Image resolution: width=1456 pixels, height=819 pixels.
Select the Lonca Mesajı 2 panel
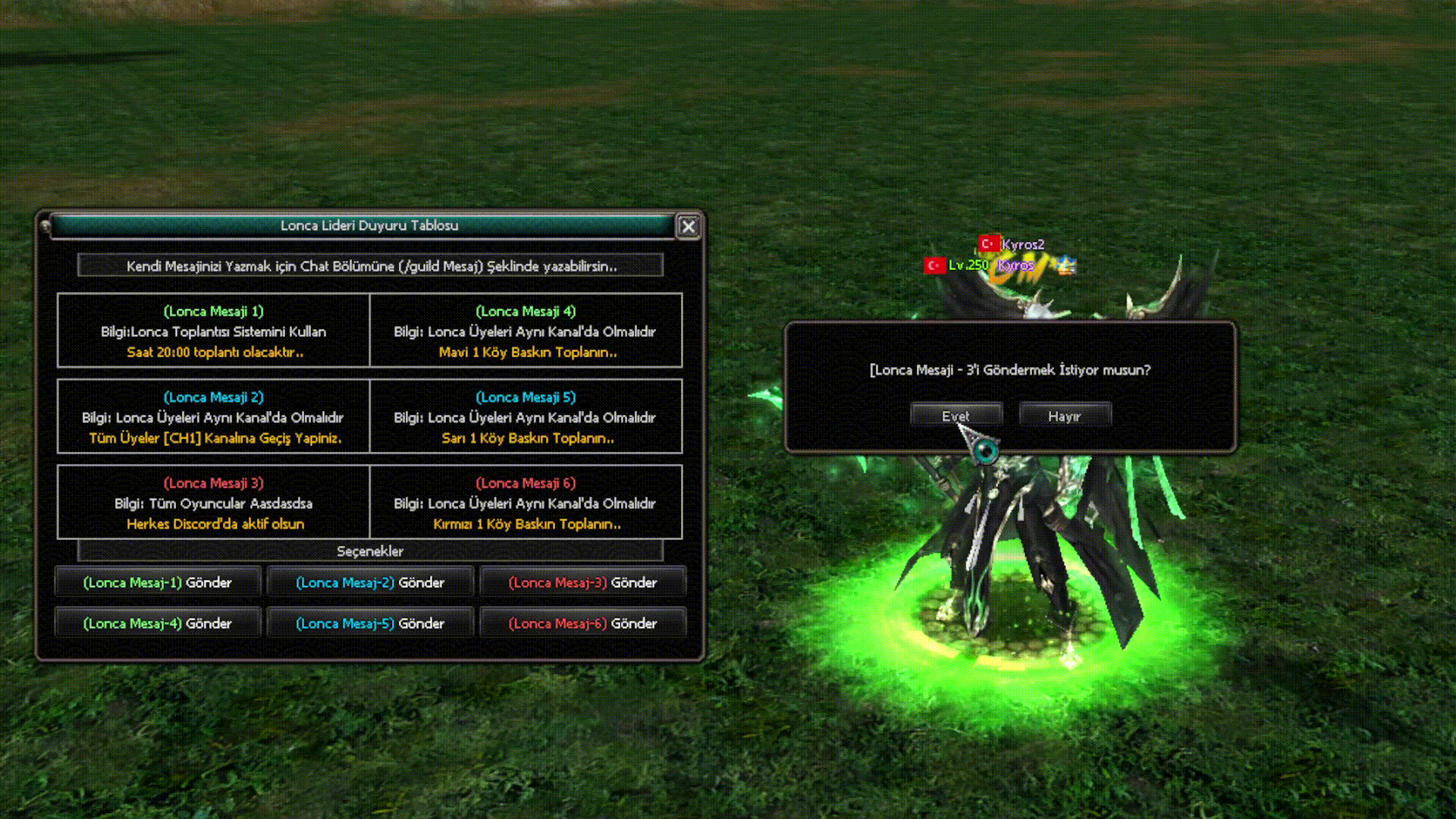[214, 417]
